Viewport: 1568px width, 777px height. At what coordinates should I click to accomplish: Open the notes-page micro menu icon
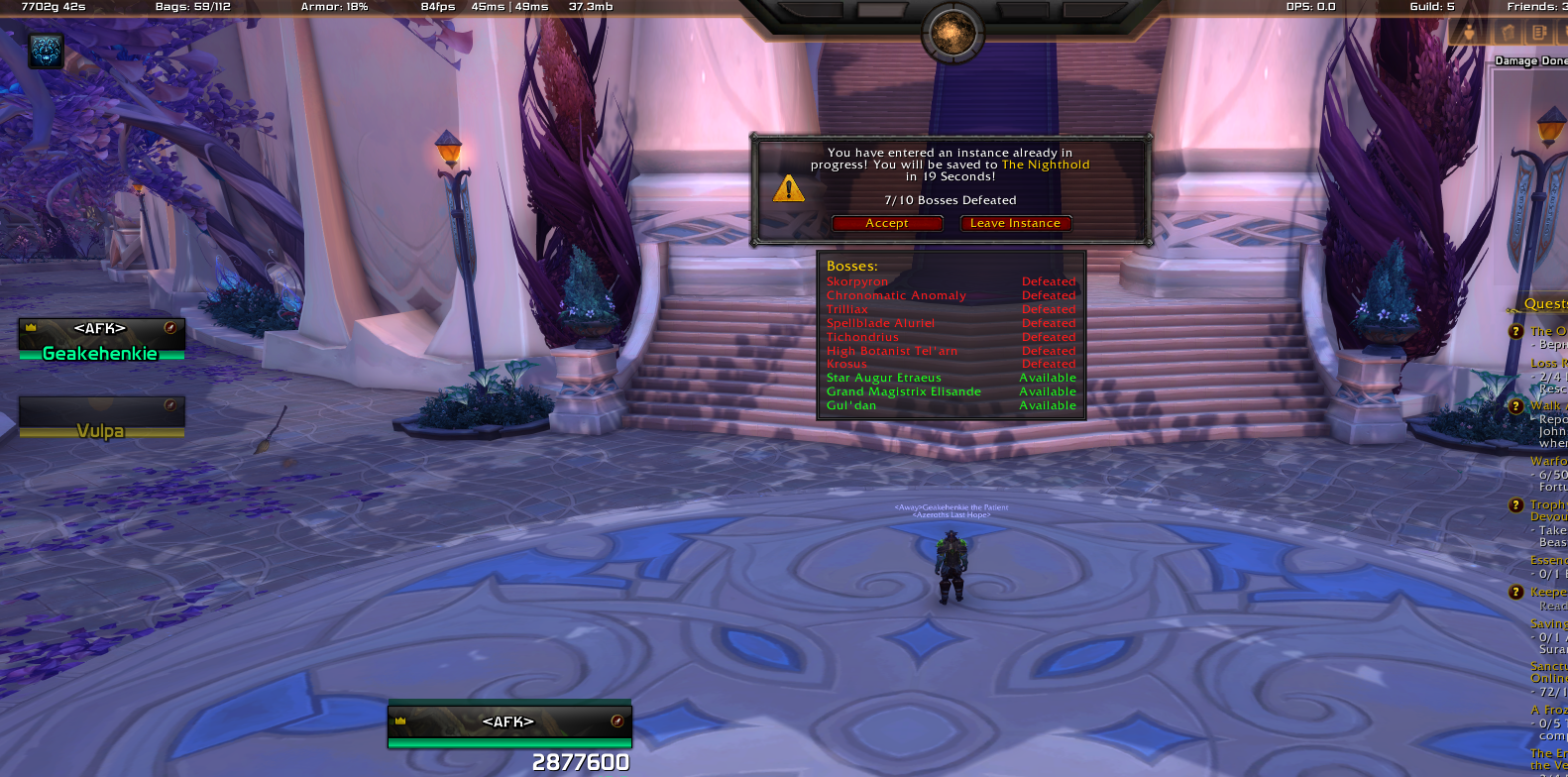pos(1539,33)
